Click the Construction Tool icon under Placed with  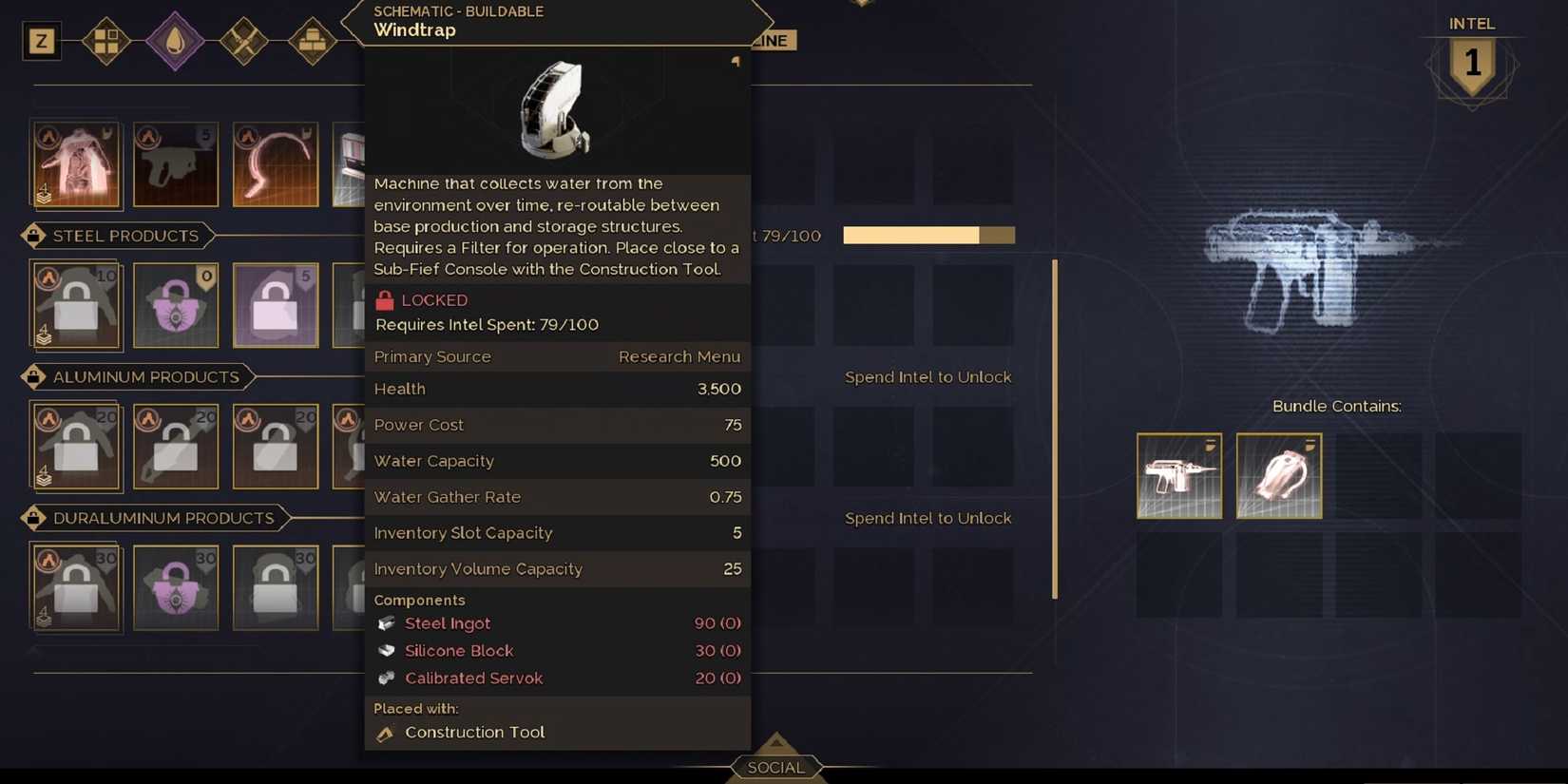pyautogui.click(x=385, y=733)
